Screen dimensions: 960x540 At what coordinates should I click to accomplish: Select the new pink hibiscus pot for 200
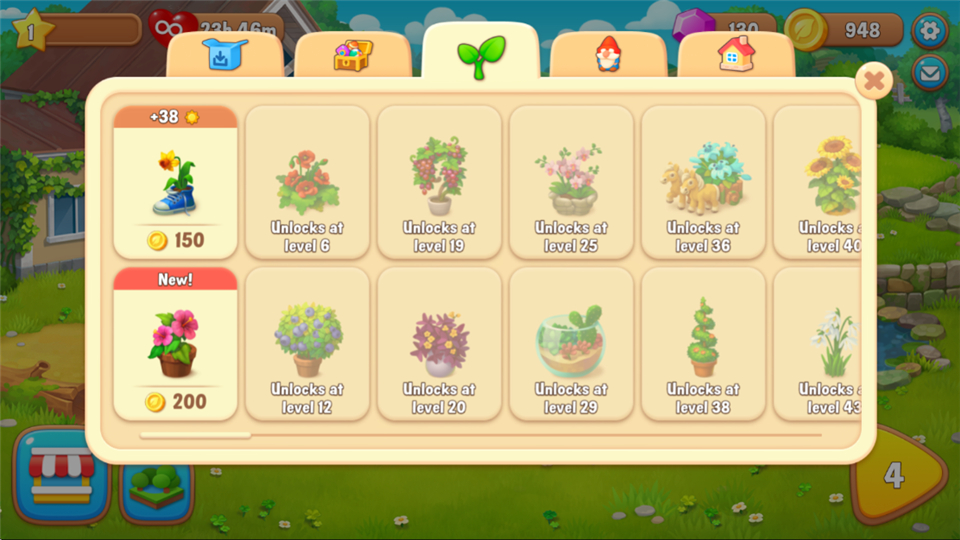pyautogui.click(x=176, y=344)
